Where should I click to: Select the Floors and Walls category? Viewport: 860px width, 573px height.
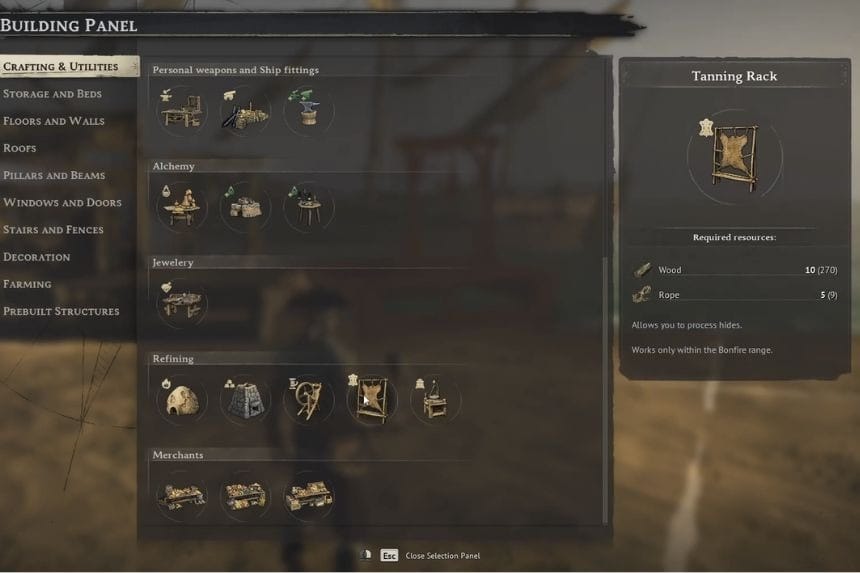click(x=54, y=121)
